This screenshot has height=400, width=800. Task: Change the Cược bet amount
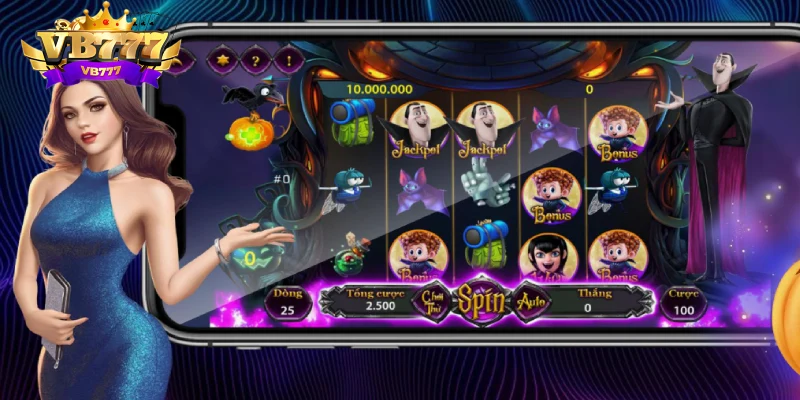pos(684,304)
